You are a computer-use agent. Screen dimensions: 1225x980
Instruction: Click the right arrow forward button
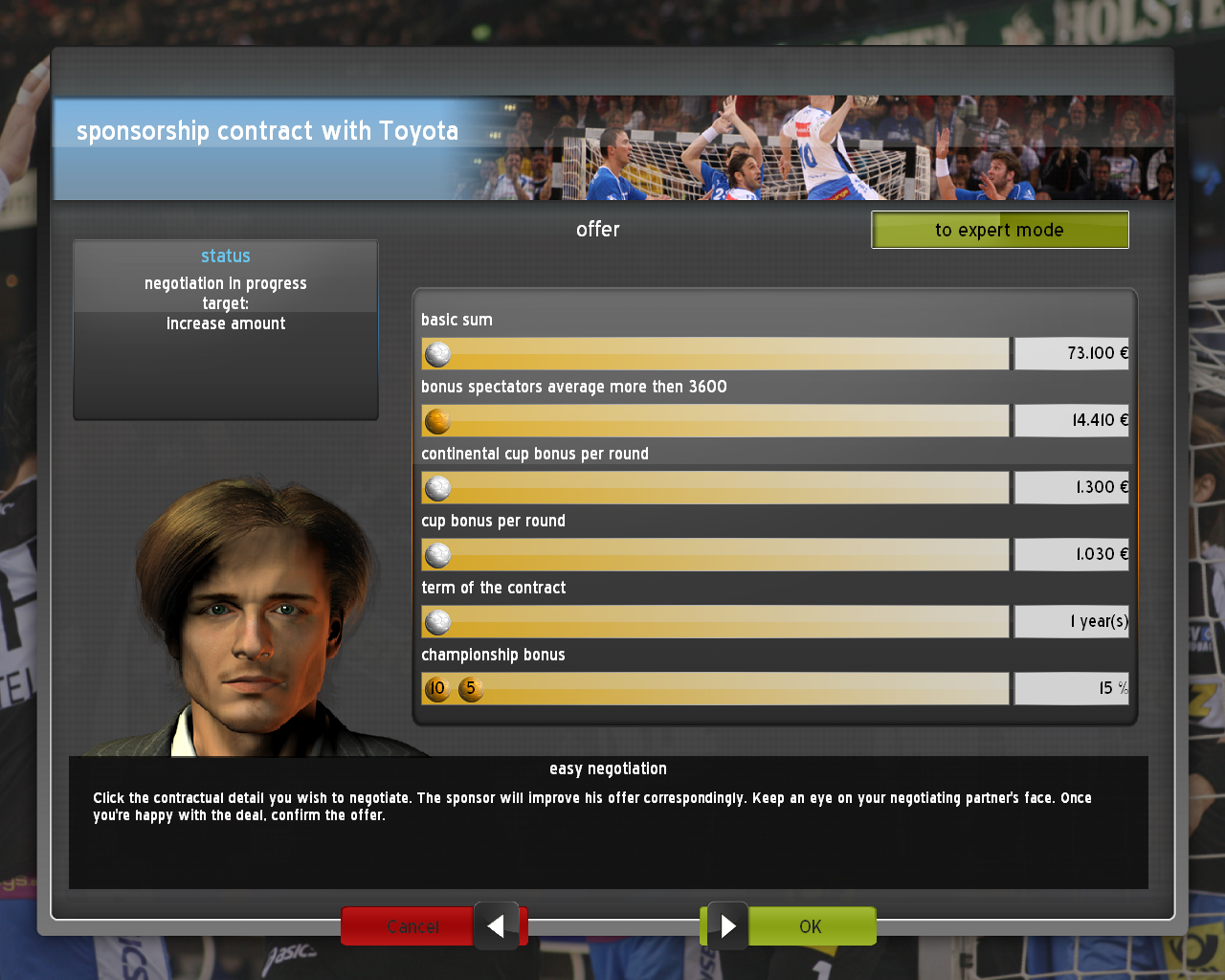(x=728, y=926)
